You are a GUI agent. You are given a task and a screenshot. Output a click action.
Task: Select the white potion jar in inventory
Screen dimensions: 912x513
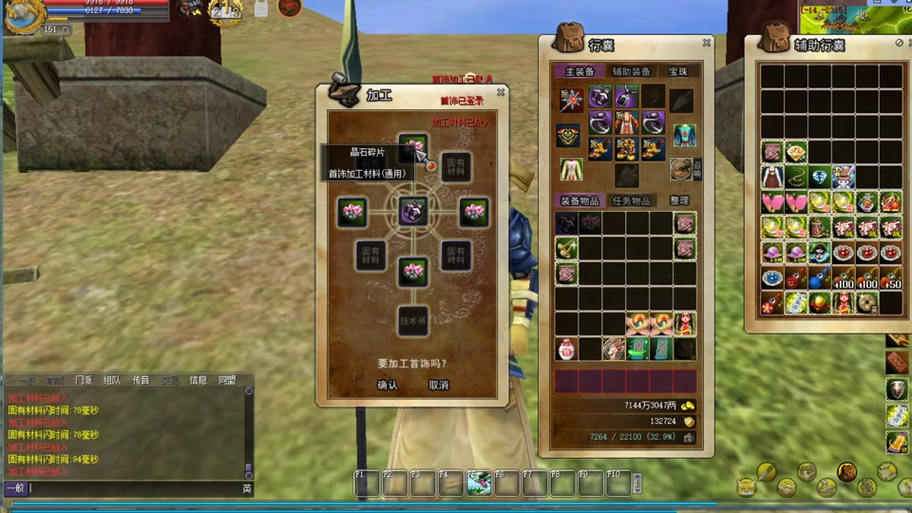[567, 348]
